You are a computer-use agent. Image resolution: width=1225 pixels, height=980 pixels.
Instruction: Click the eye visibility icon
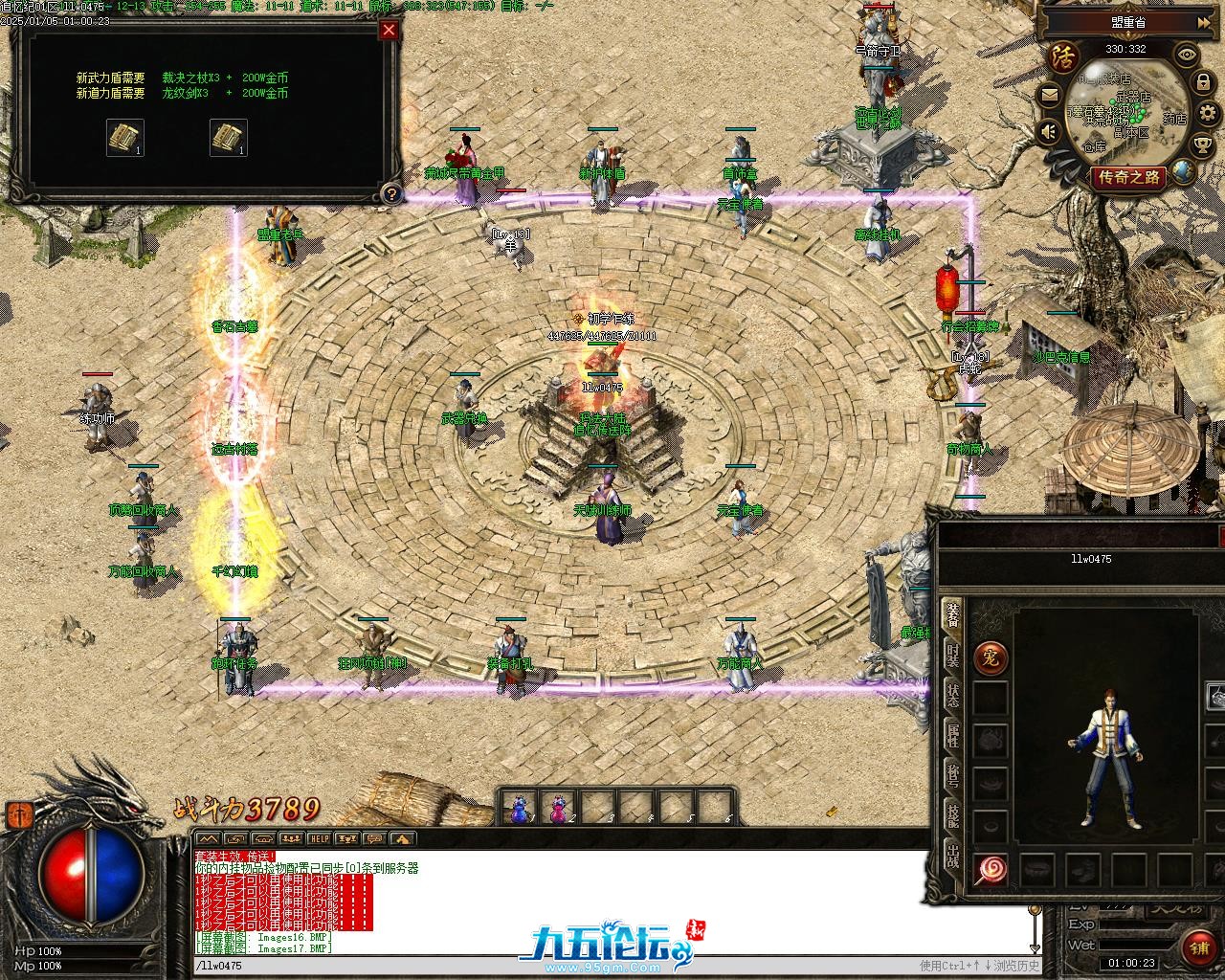point(1188,55)
